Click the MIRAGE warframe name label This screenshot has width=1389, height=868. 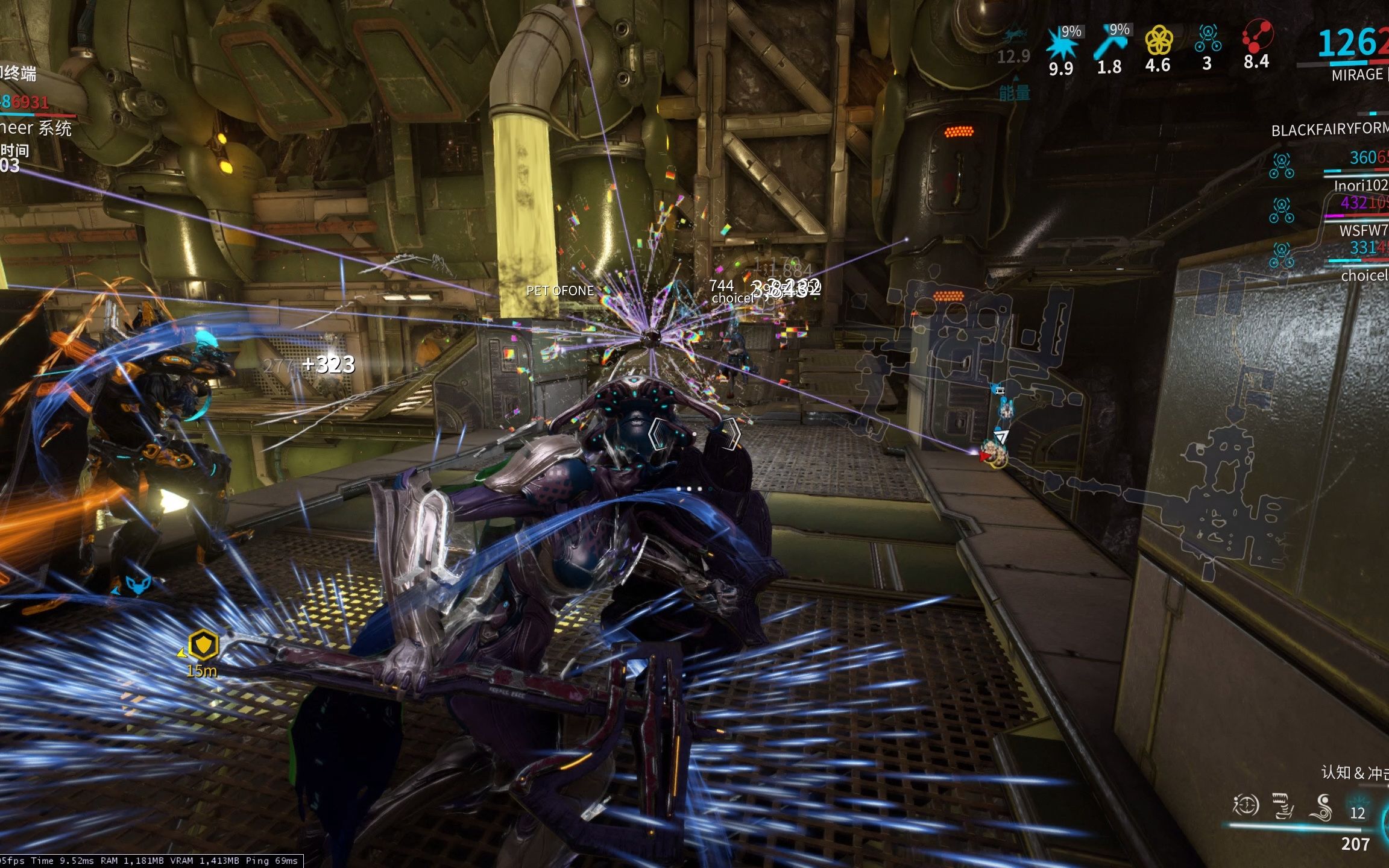(x=1357, y=75)
